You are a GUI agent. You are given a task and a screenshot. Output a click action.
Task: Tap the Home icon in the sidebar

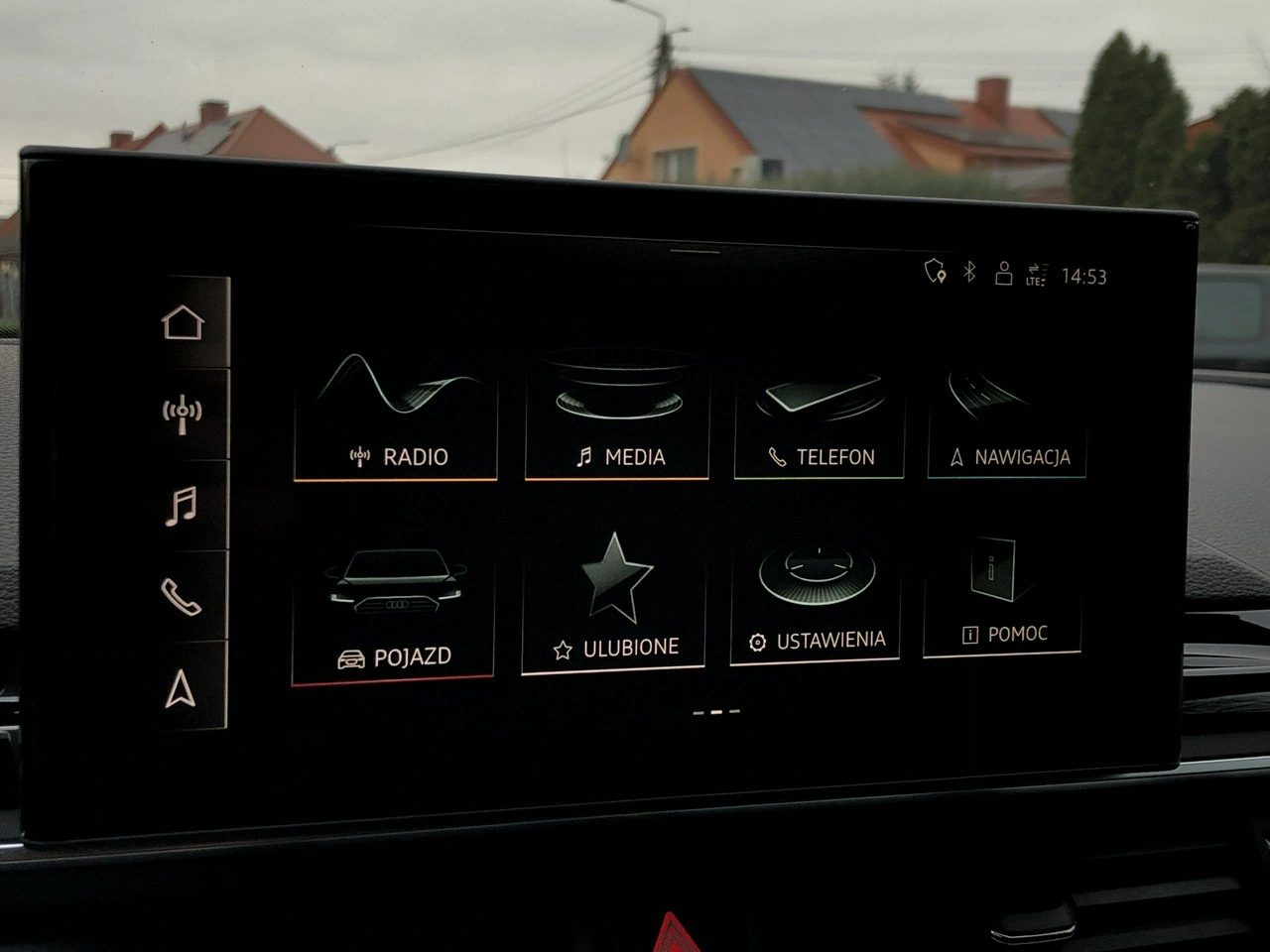[182, 319]
